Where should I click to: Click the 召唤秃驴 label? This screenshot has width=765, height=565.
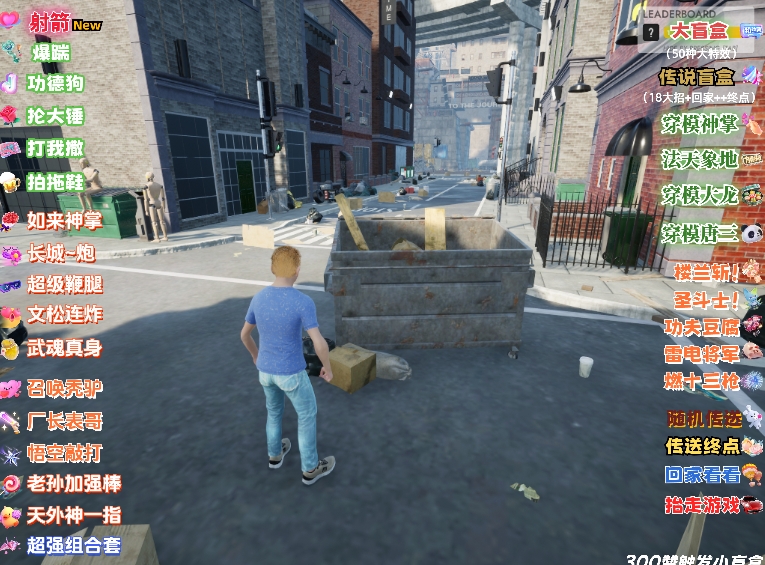pos(64,388)
